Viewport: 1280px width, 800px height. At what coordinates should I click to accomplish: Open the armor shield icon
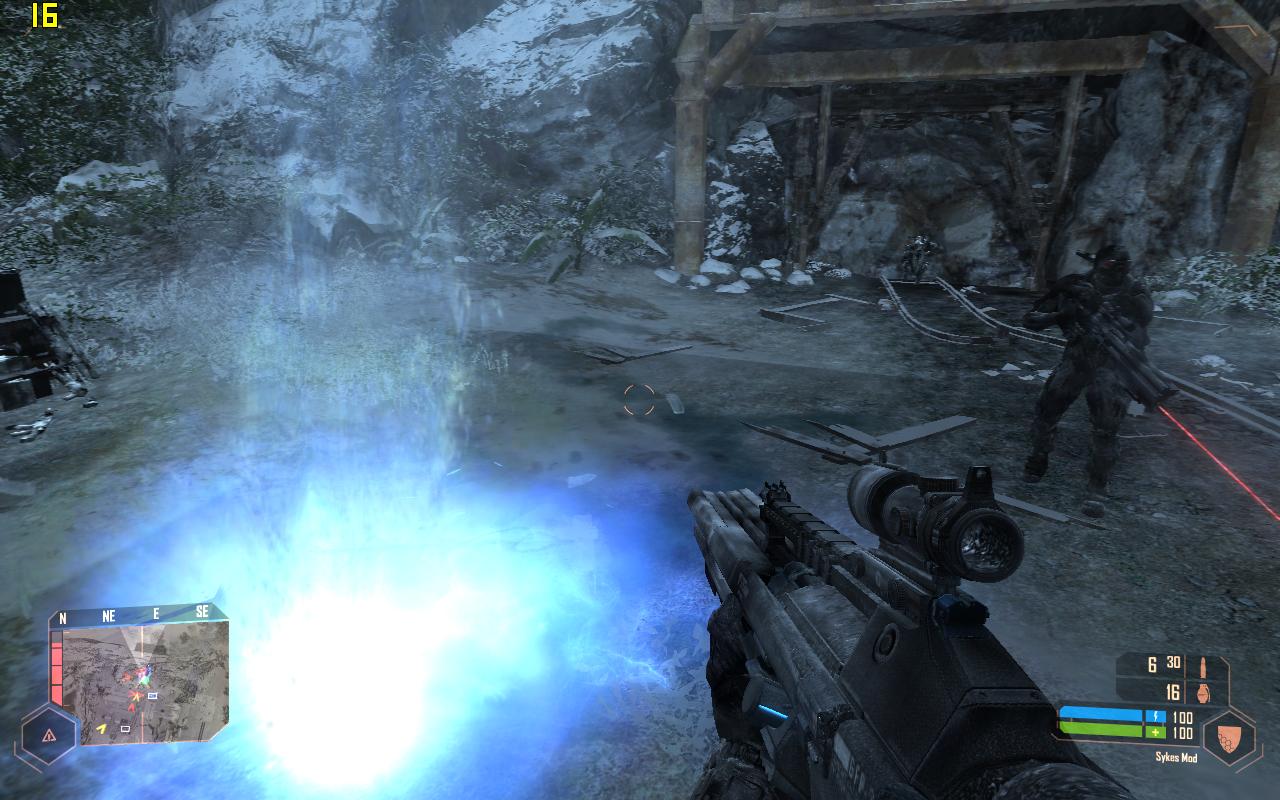[1229, 736]
